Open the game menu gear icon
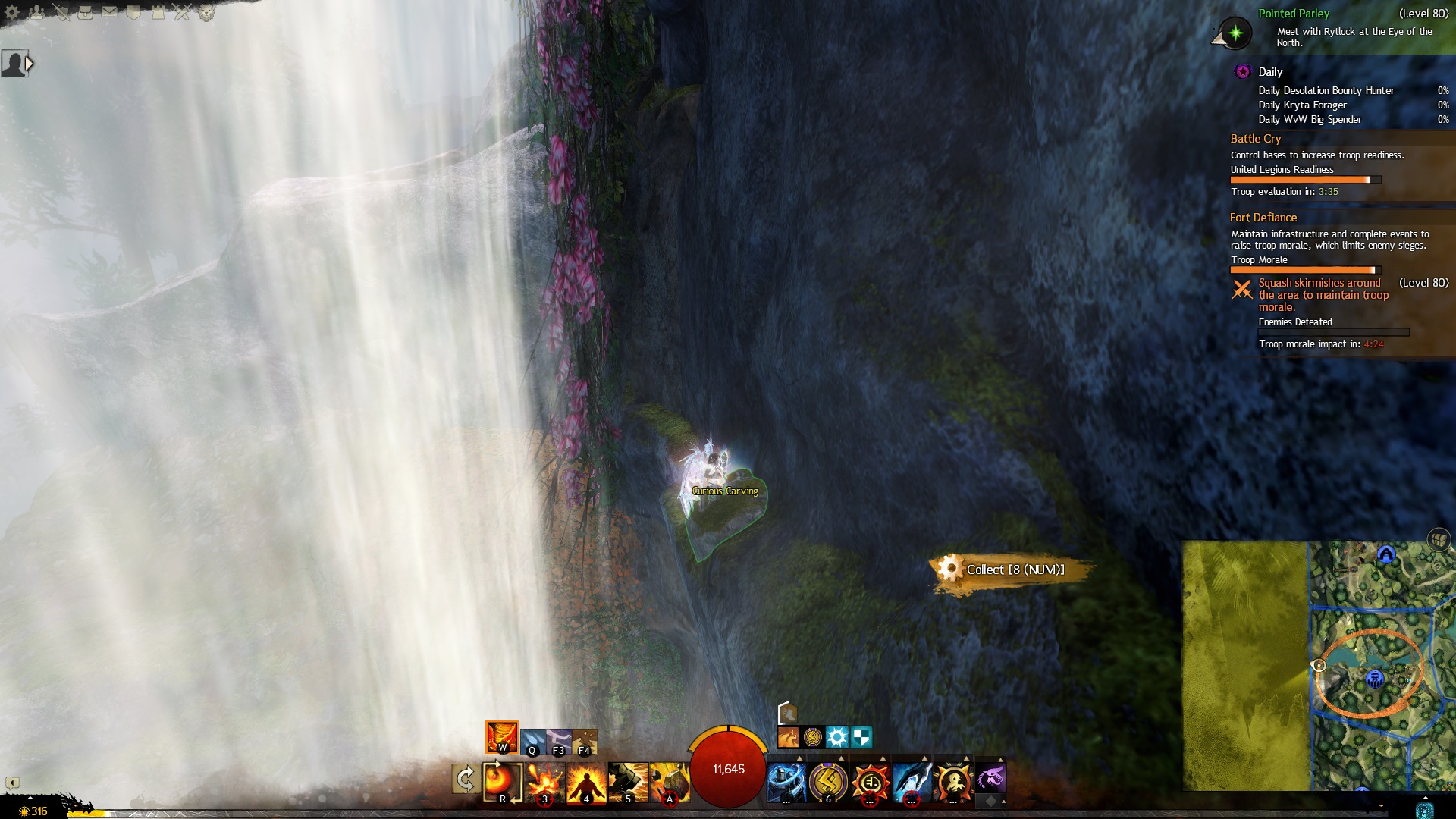1456x819 pixels. (x=12, y=12)
